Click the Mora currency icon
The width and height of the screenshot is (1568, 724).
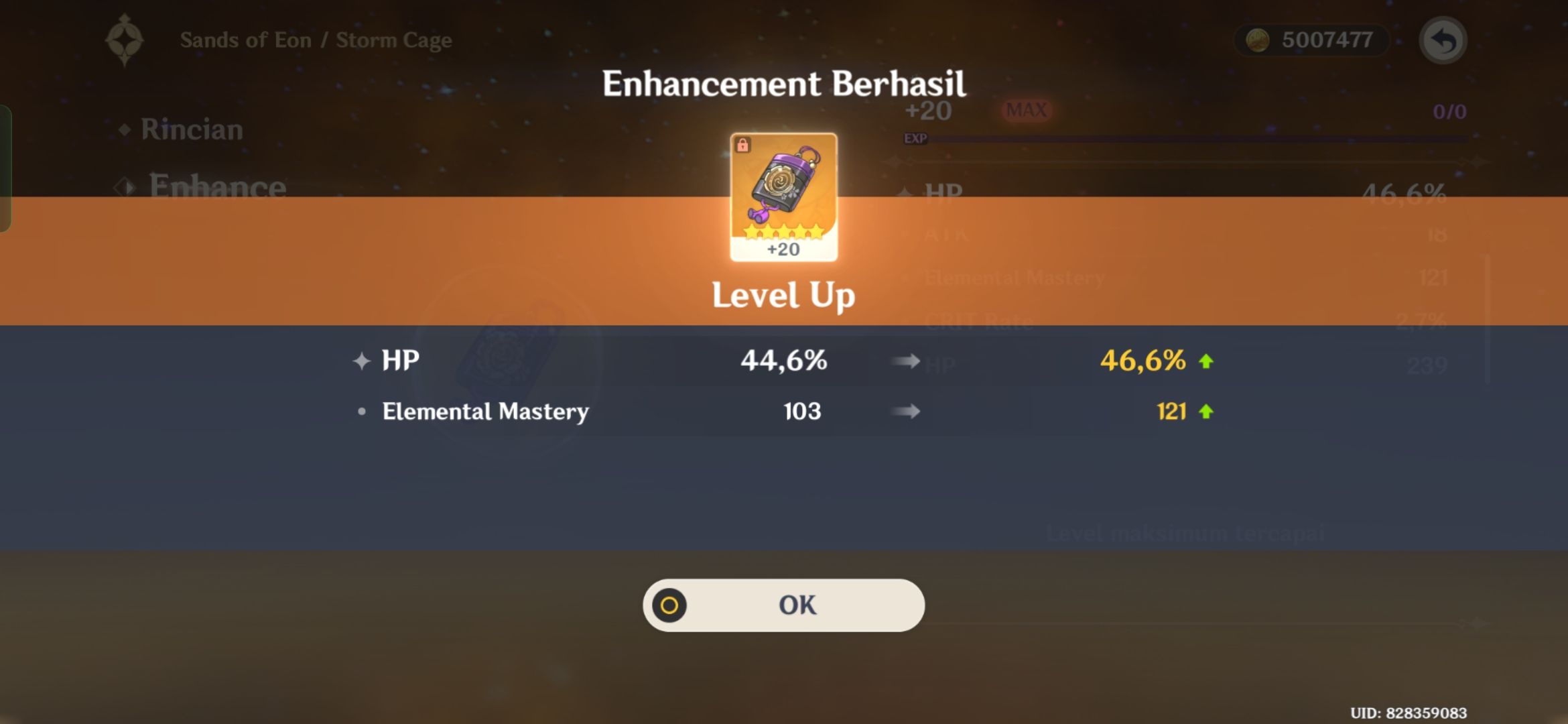(1257, 40)
